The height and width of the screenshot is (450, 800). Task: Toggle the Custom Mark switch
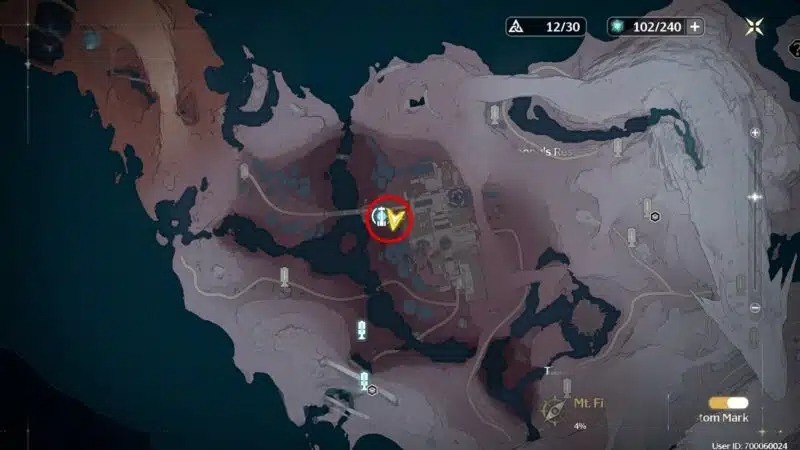(729, 402)
